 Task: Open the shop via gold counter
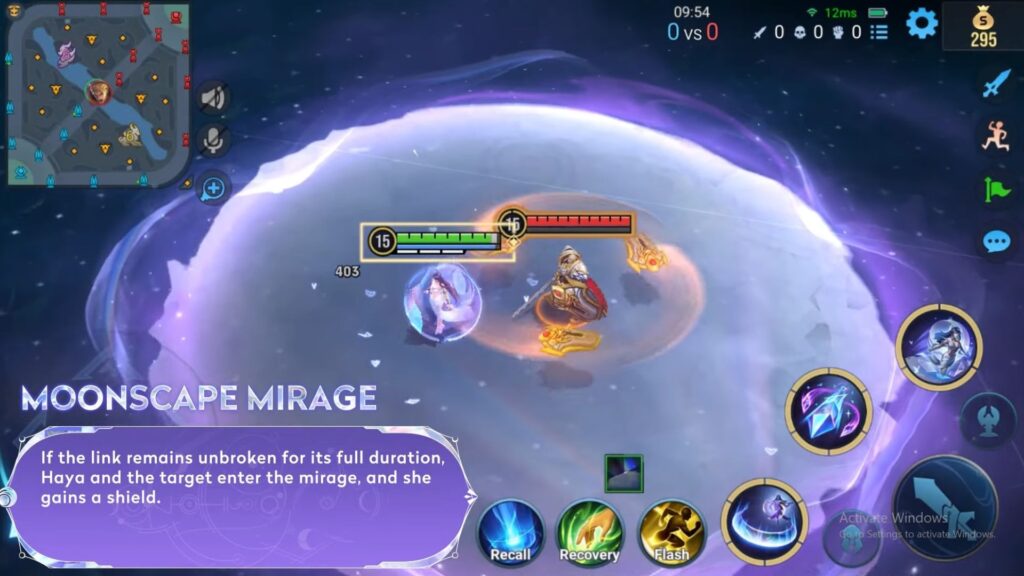(983, 27)
